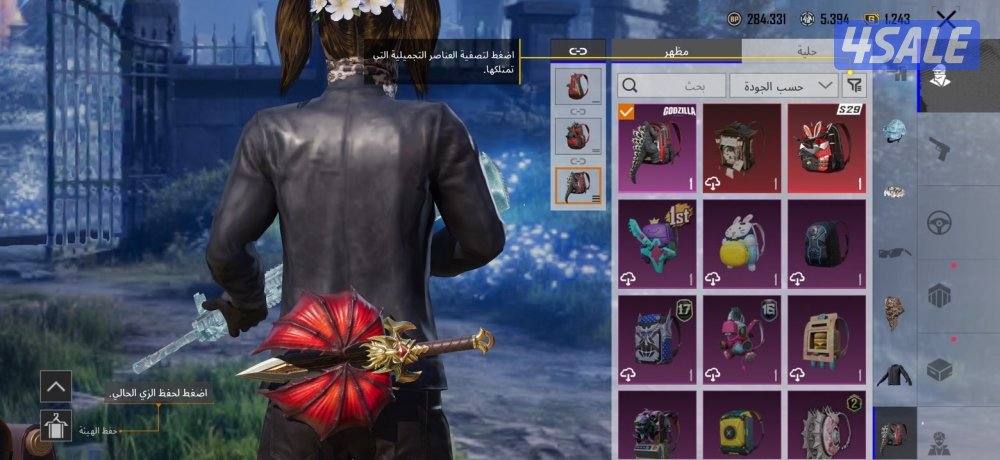This screenshot has height=460, width=1000.
Task: Switch to the مظهر tab
Action: click(676, 49)
